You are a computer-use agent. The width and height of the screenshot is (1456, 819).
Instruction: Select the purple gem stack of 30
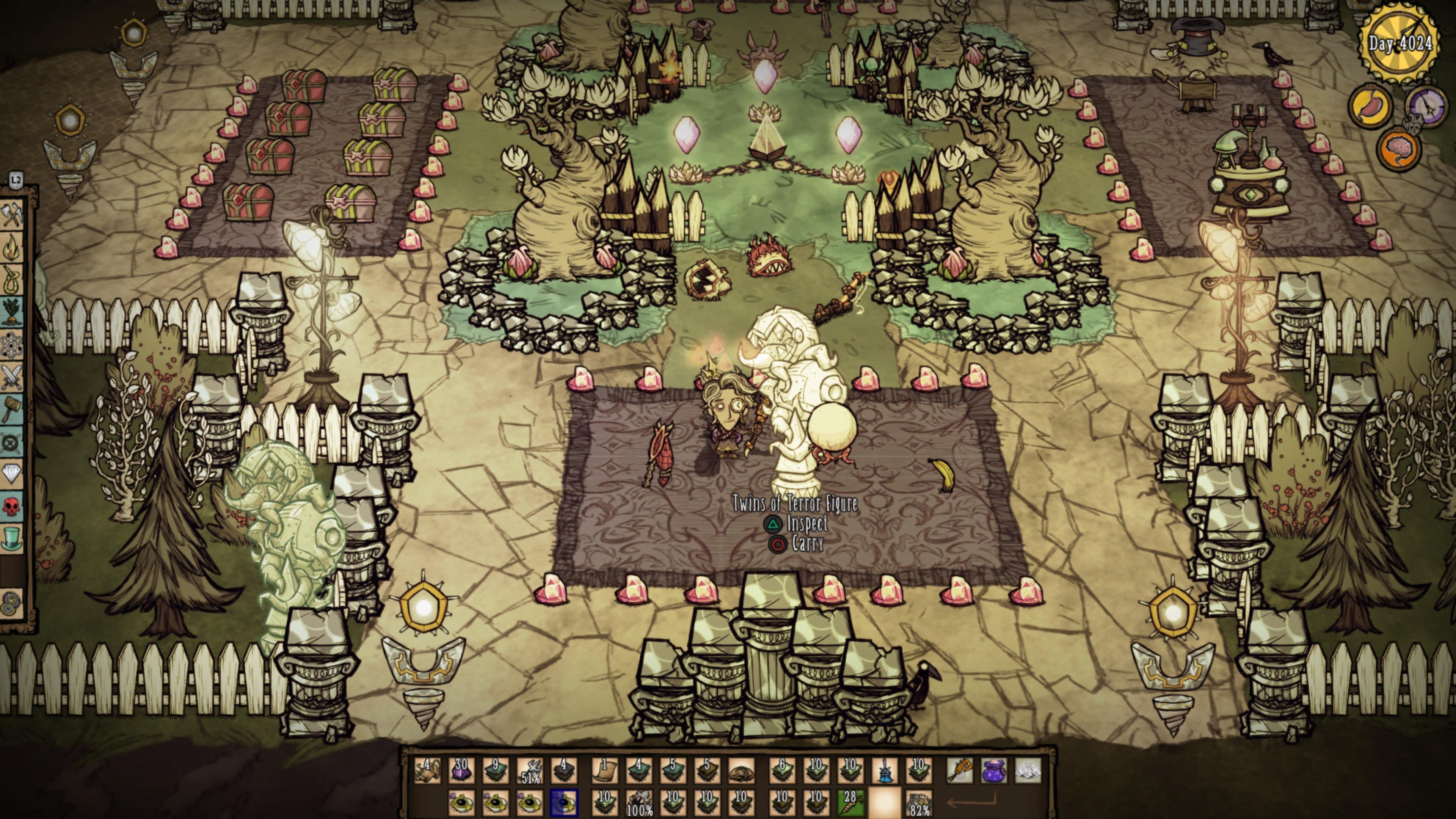click(461, 771)
